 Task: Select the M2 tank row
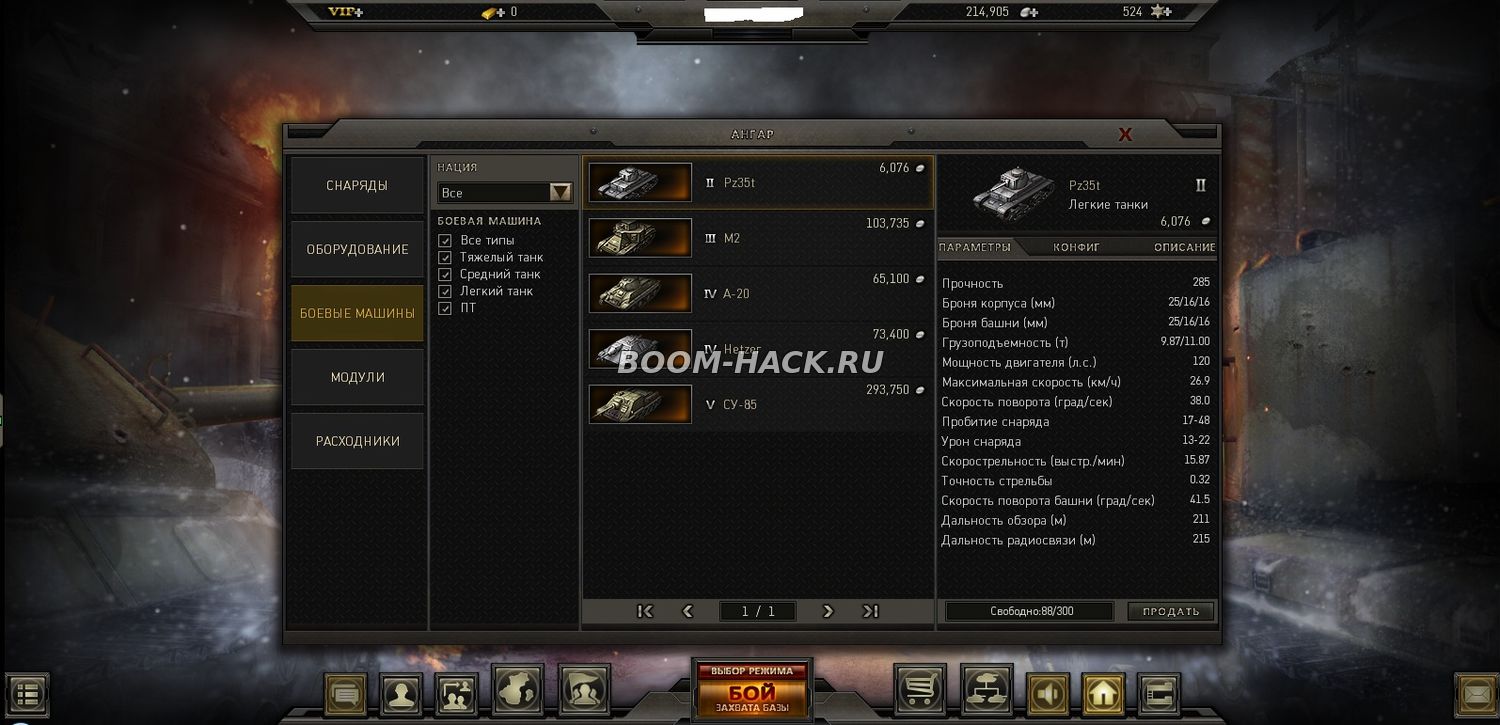[758, 238]
